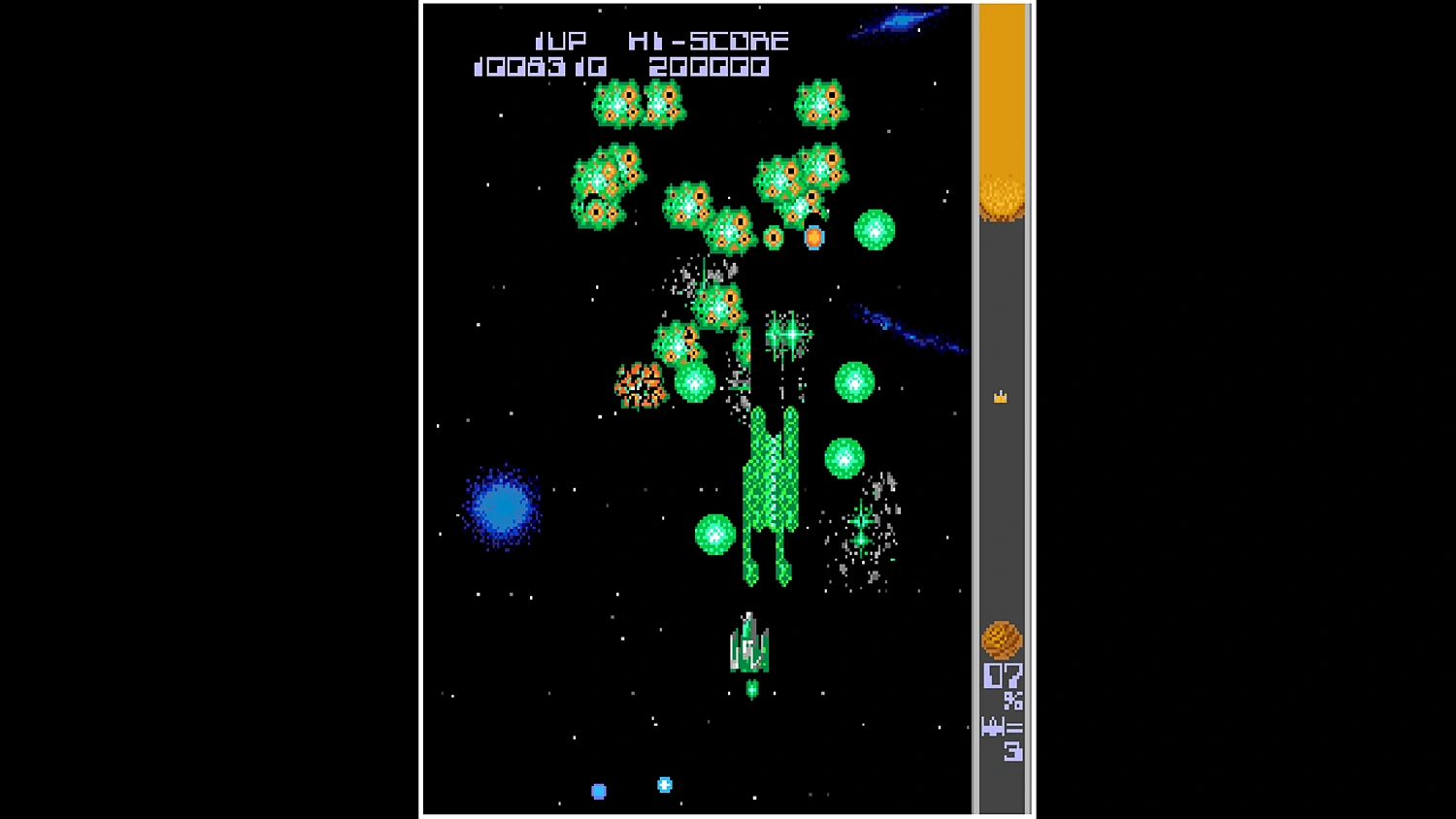
Task: Click the blue bubble at the bottom left
Action: [x=598, y=791]
